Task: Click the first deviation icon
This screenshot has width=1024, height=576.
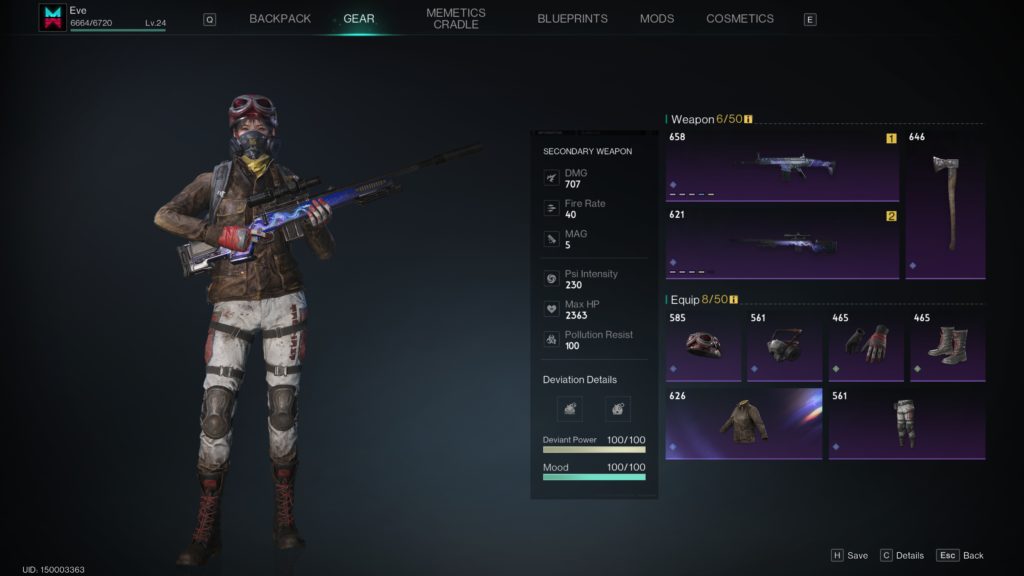Action: [570, 408]
